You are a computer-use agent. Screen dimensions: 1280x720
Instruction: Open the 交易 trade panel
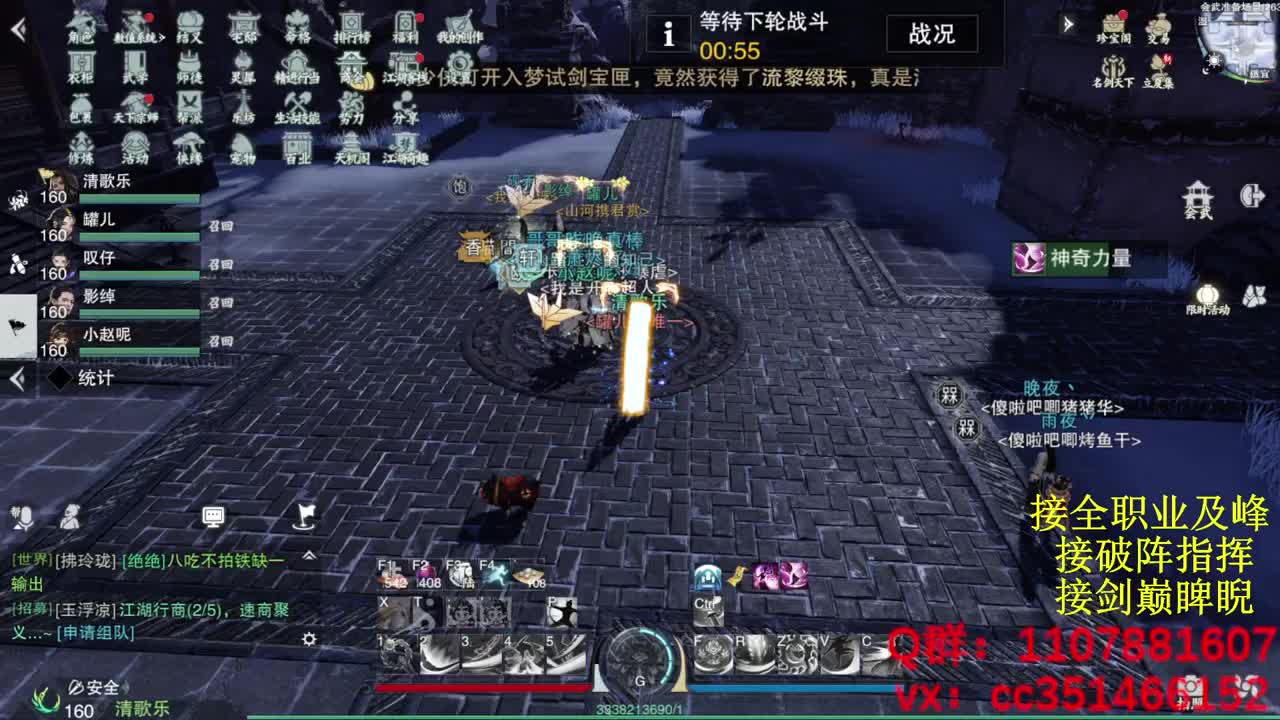click(x=1159, y=25)
